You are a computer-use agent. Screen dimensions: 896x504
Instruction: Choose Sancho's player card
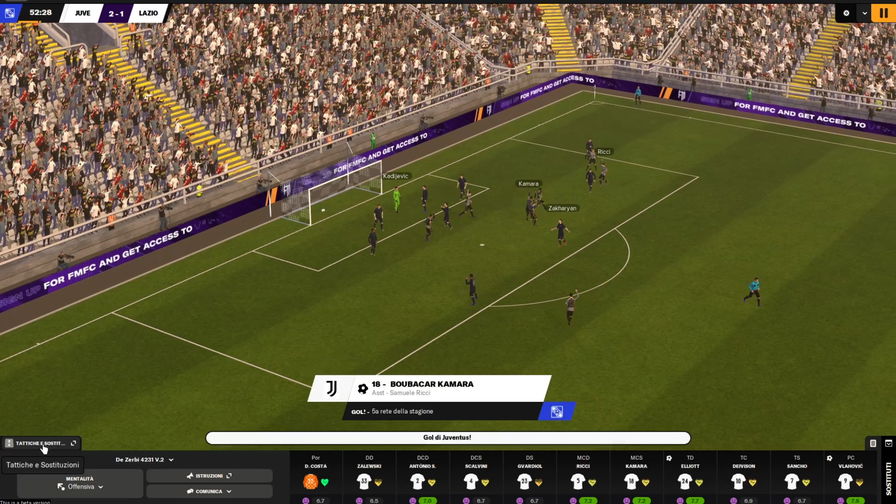click(797, 477)
